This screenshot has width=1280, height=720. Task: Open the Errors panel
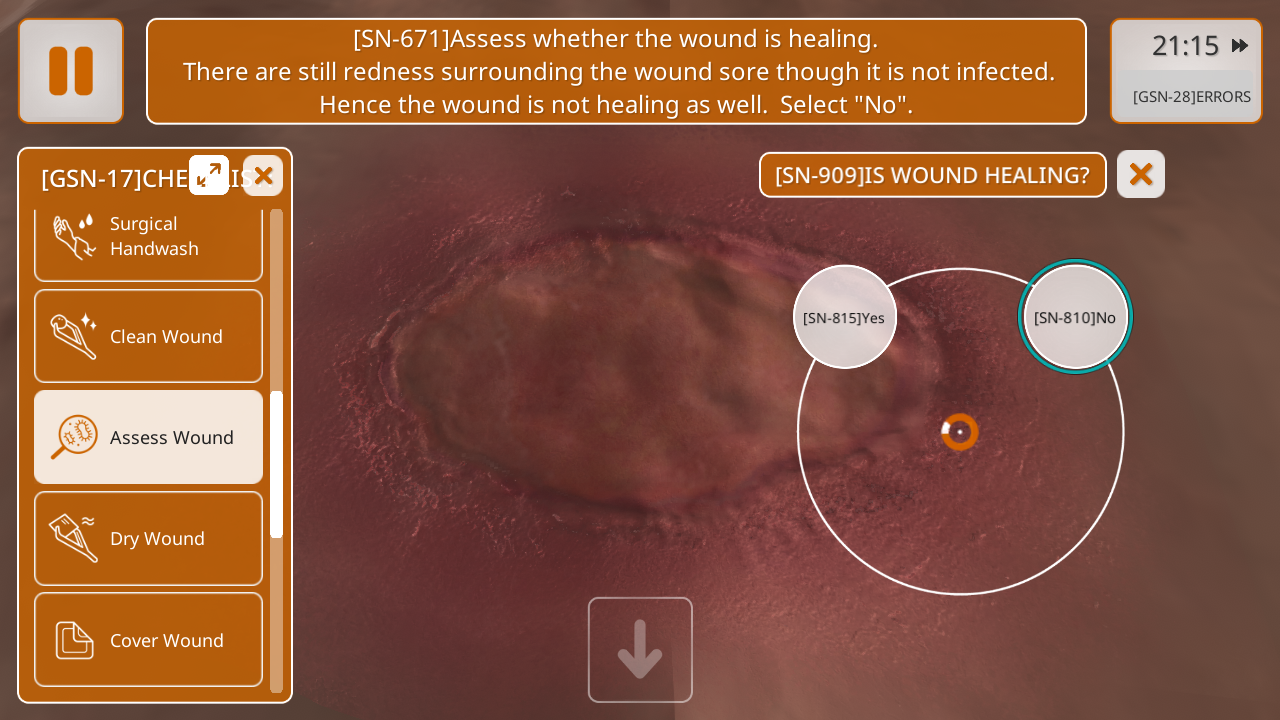1190,97
